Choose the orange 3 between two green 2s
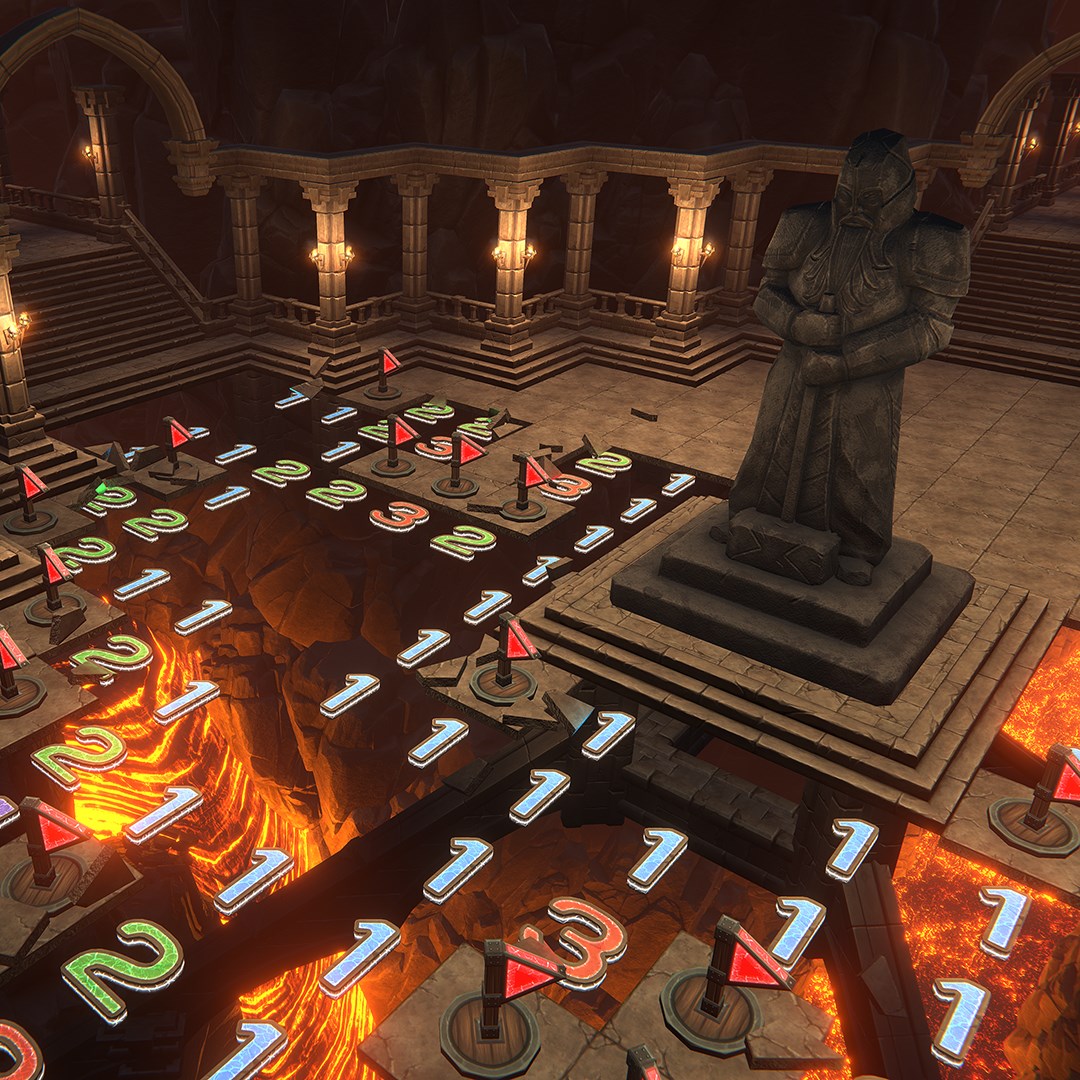The width and height of the screenshot is (1080, 1080). click(399, 515)
